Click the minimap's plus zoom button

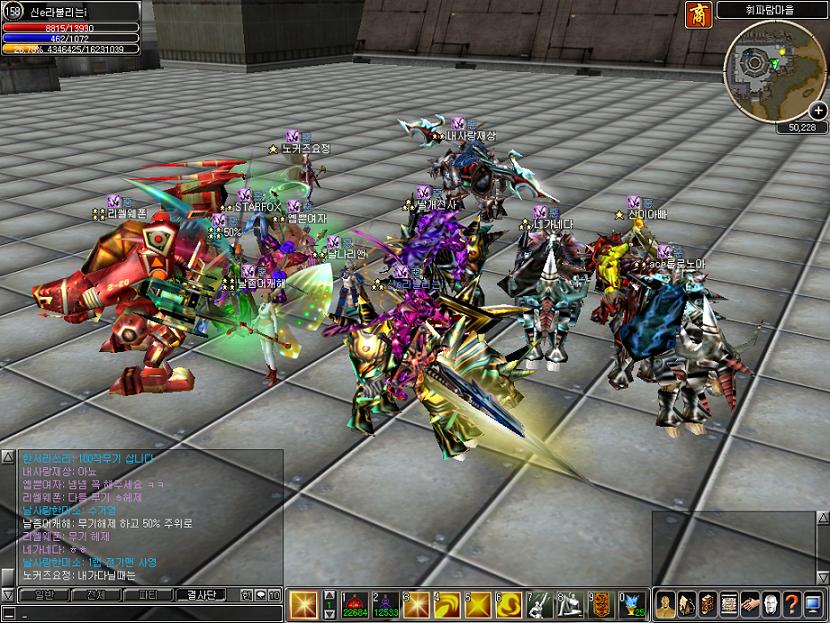click(x=818, y=110)
